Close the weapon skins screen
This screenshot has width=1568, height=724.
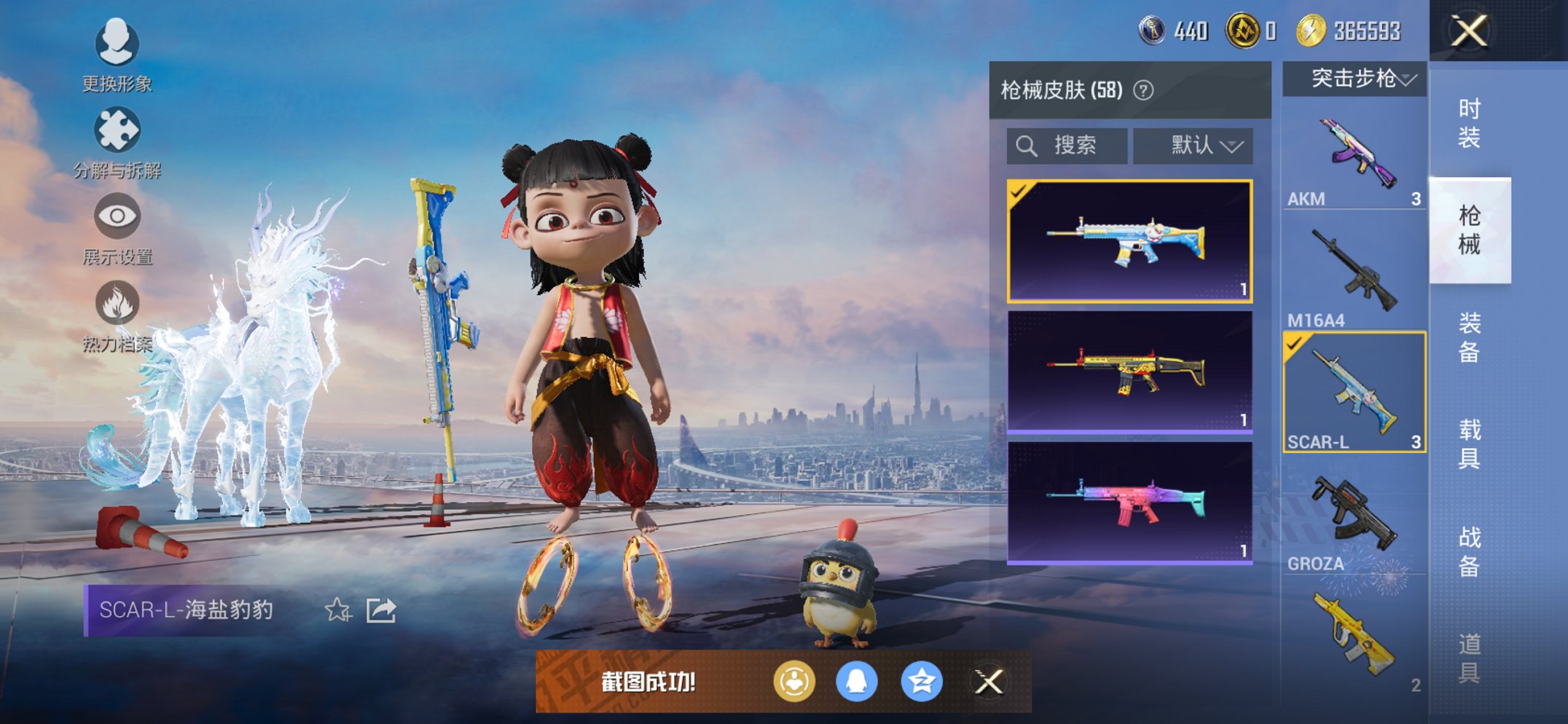coord(1468,31)
